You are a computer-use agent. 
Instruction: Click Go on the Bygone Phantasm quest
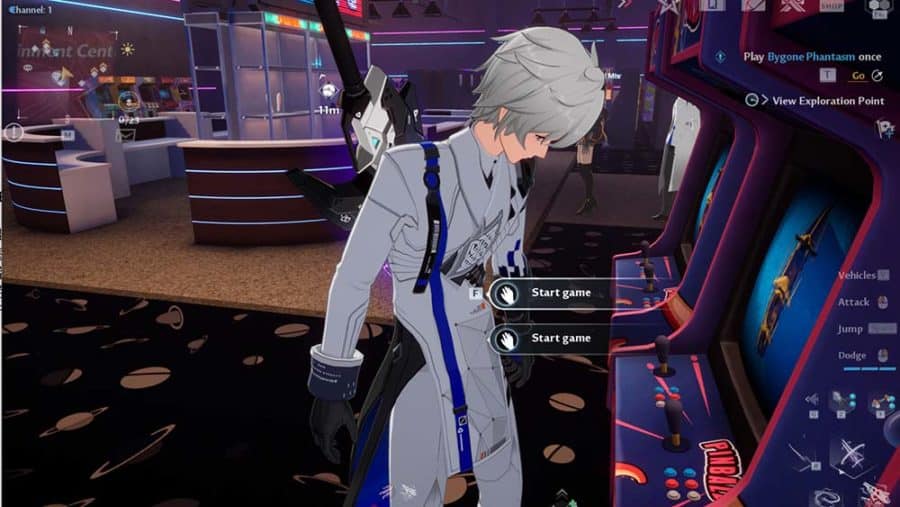(858, 75)
